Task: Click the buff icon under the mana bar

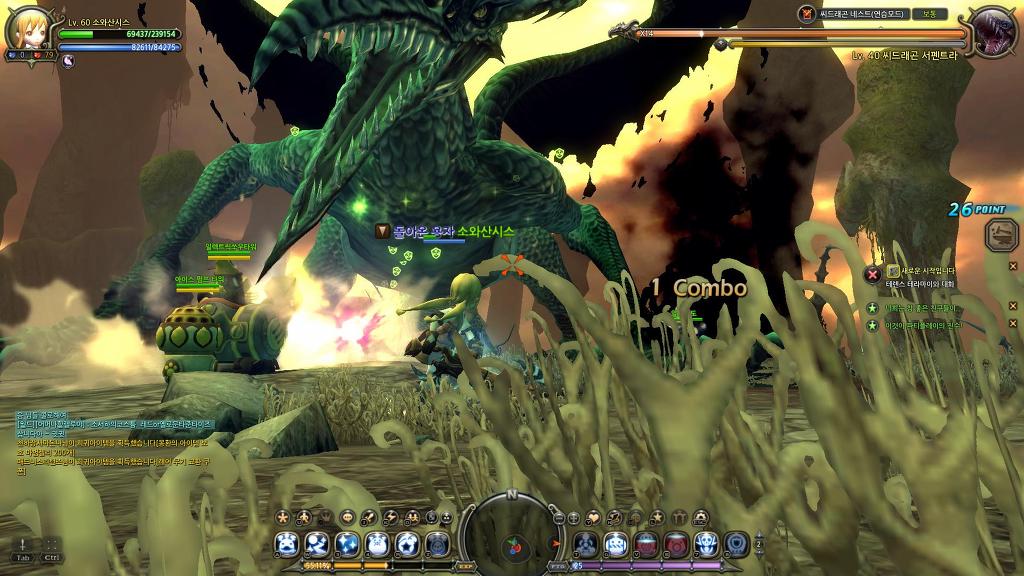Action: (68, 60)
